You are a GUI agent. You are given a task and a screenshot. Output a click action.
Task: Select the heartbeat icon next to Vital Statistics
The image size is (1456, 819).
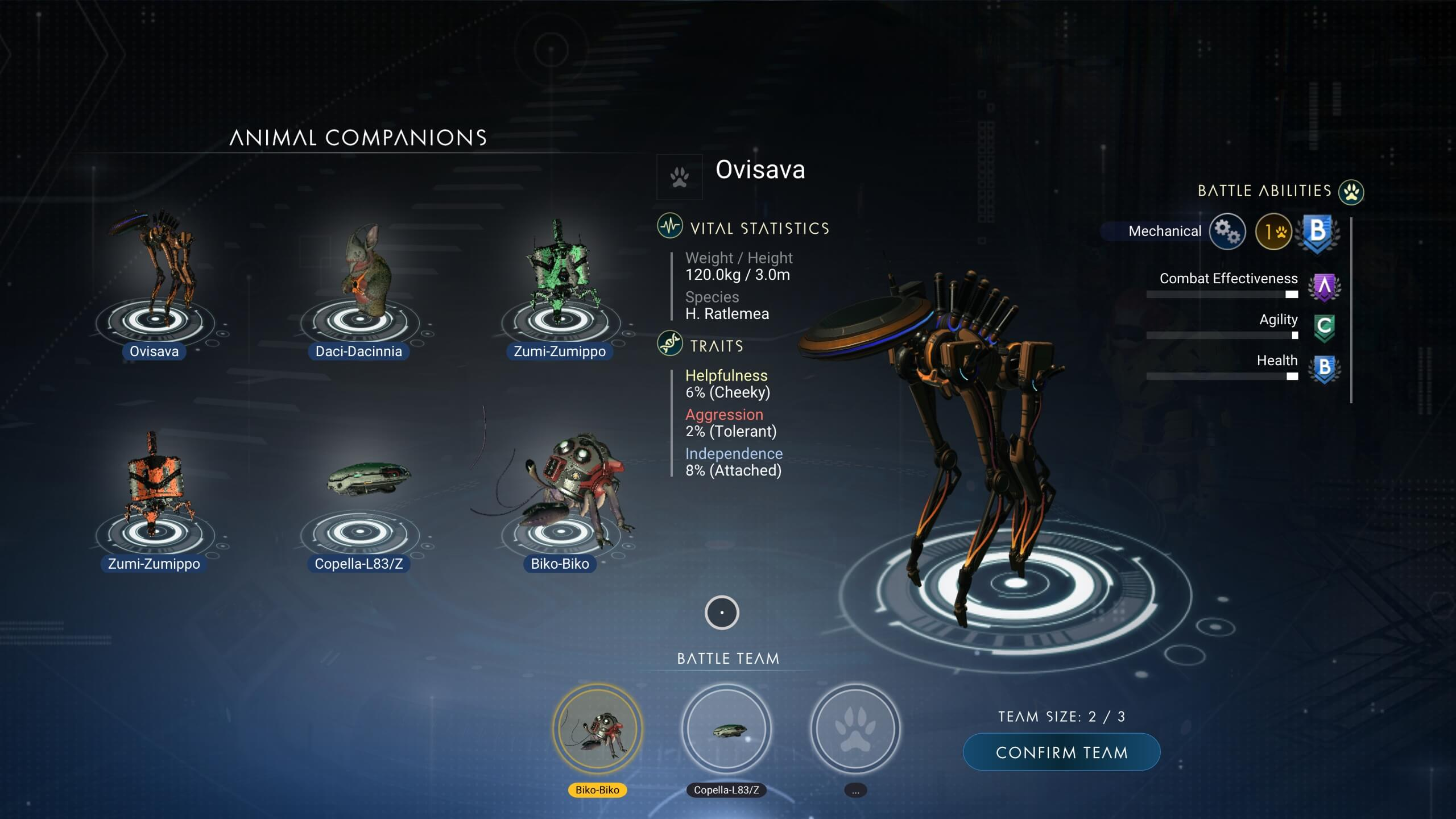(x=669, y=227)
